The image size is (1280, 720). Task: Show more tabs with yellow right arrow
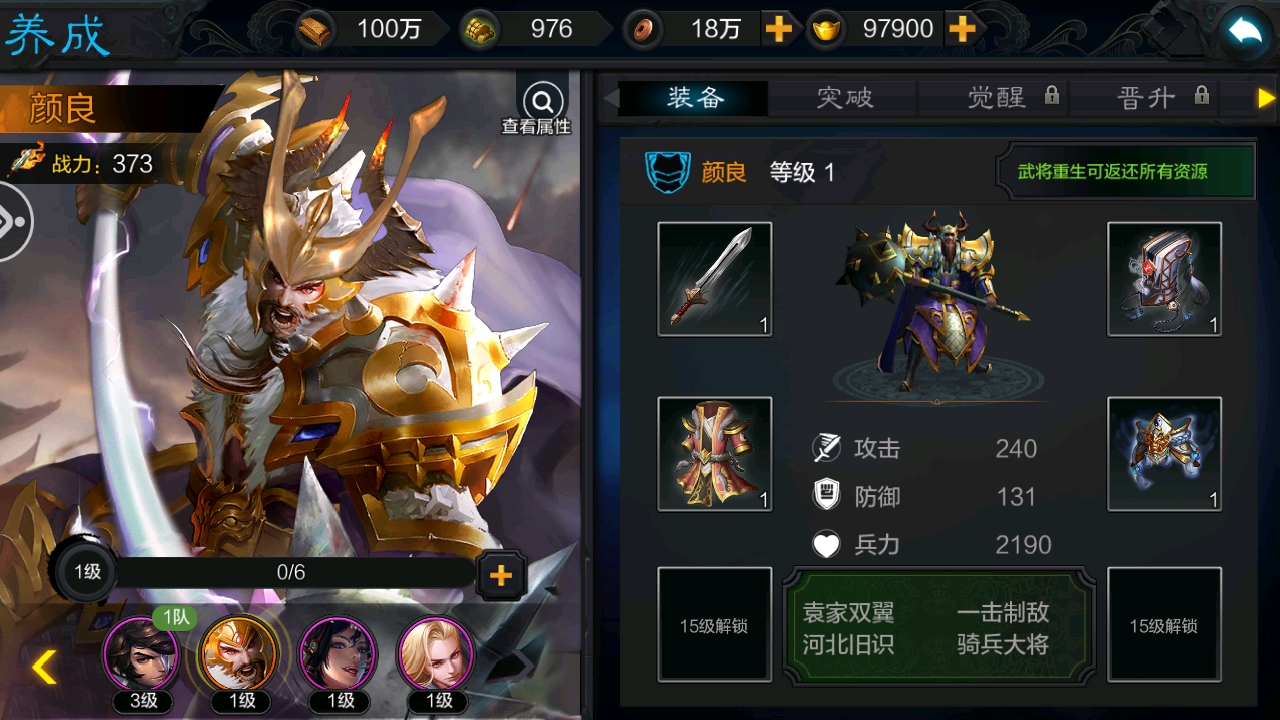(1266, 98)
